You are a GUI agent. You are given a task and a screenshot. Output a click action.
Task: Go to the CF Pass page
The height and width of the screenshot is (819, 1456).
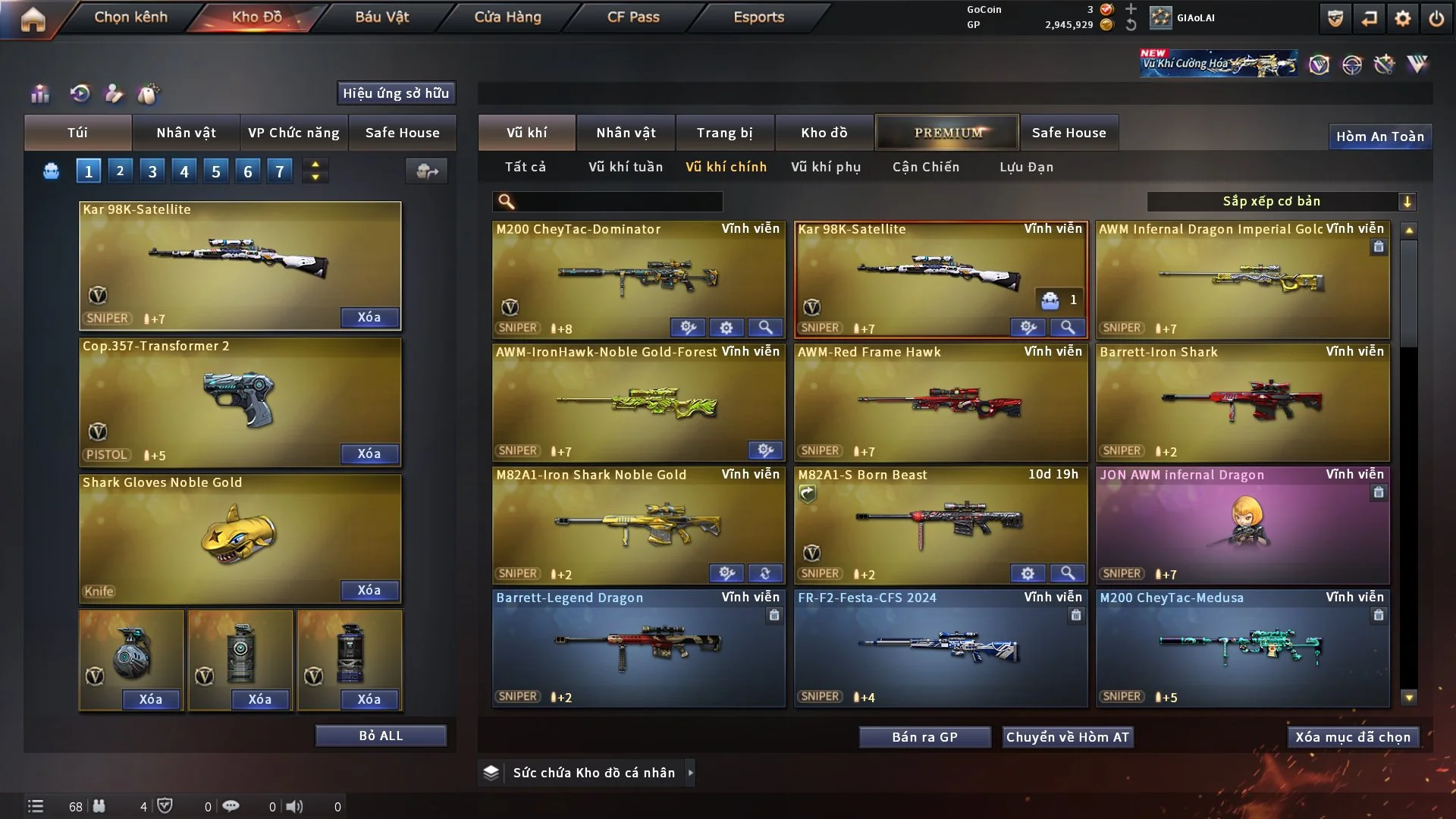[633, 17]
